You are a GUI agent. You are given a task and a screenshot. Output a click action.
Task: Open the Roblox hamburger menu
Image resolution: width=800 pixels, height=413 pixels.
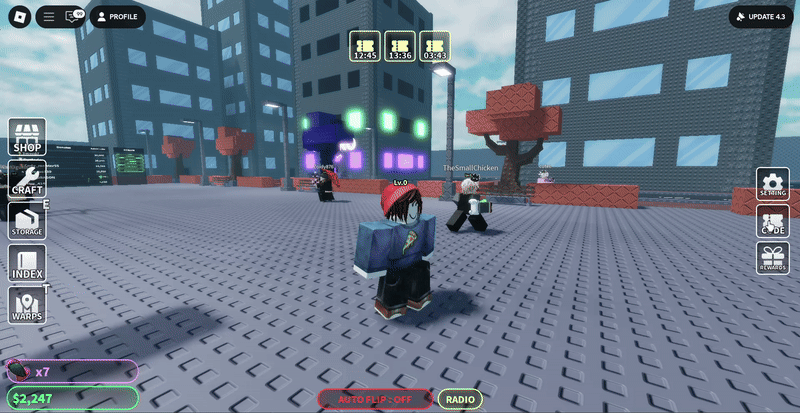point(49,17)
